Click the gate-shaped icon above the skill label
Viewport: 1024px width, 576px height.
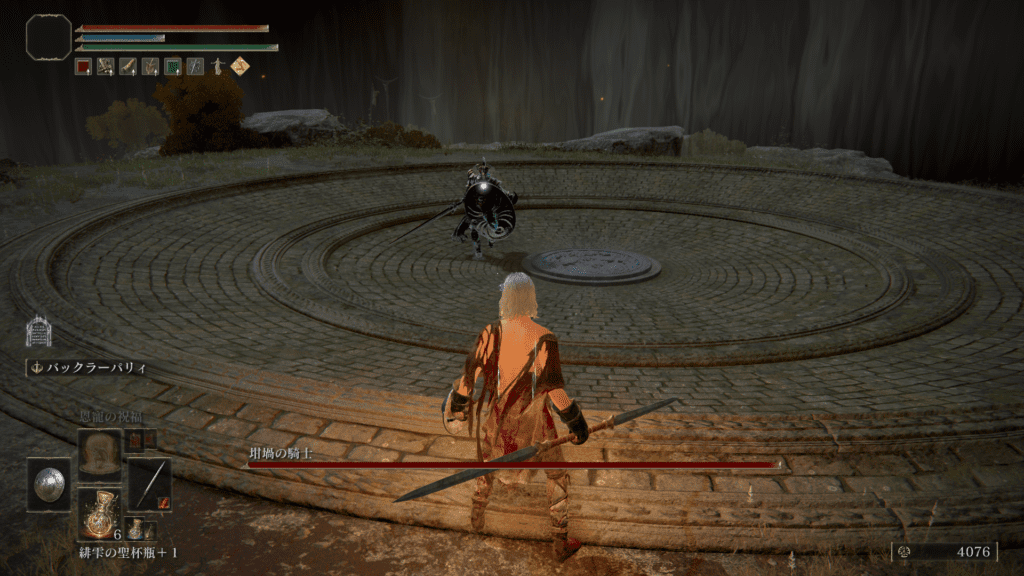coord(38,331)
